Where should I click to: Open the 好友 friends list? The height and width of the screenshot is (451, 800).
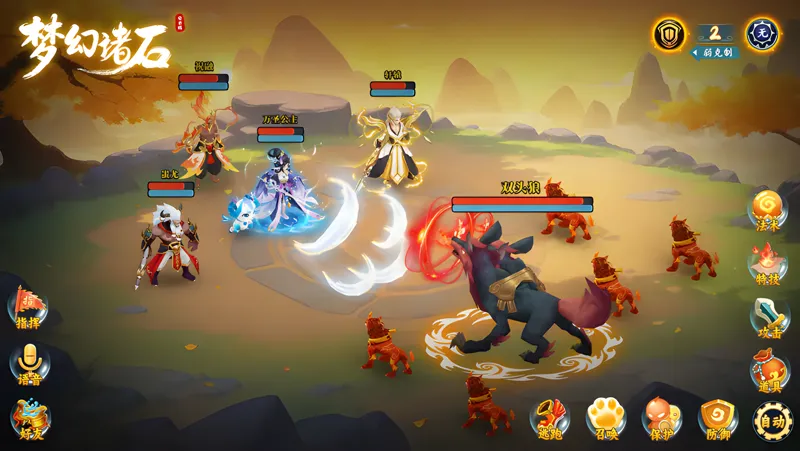pyautogui.click(x=29, y=419)
